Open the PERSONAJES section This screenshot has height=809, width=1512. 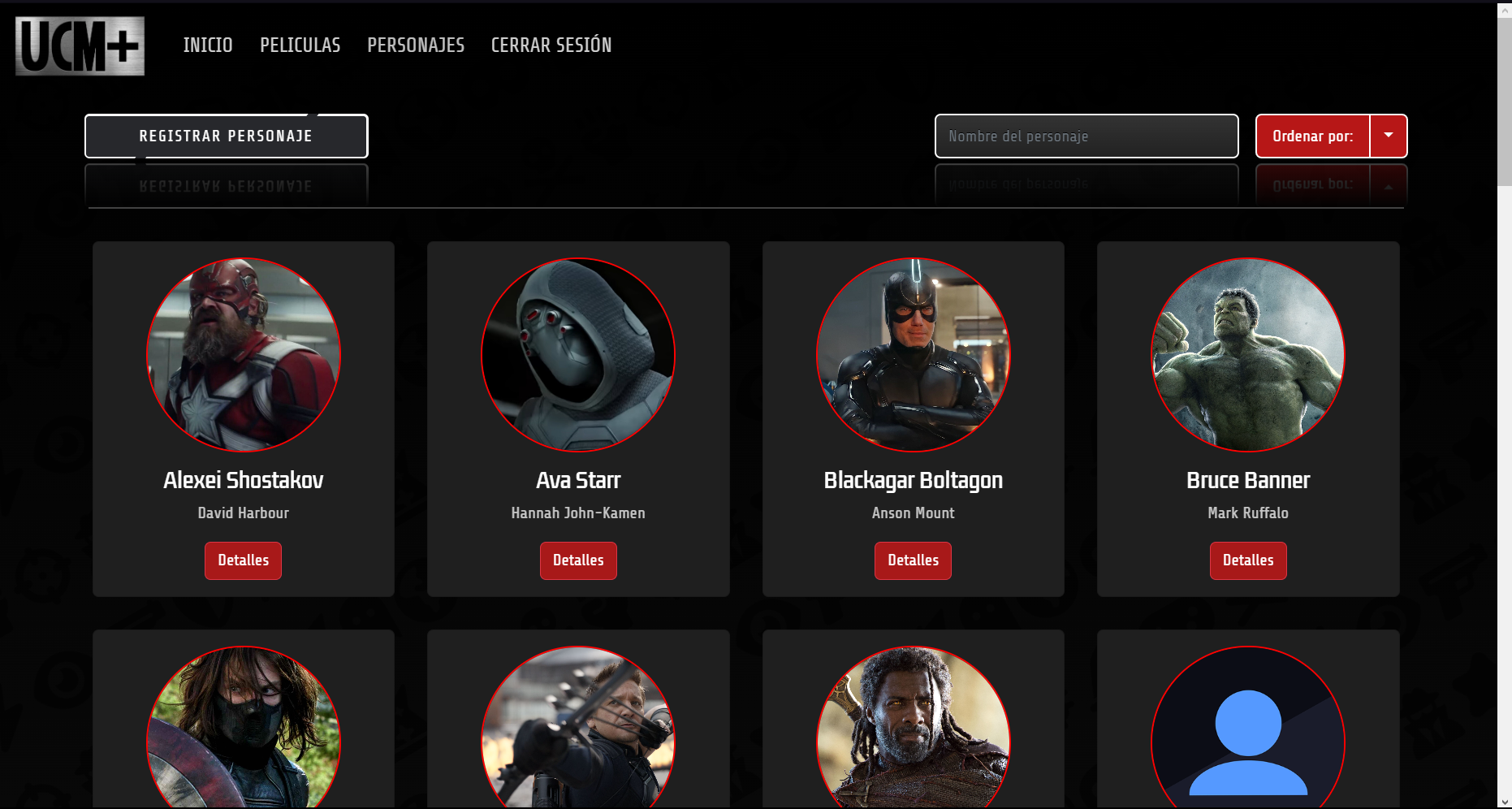click(416, 45)
